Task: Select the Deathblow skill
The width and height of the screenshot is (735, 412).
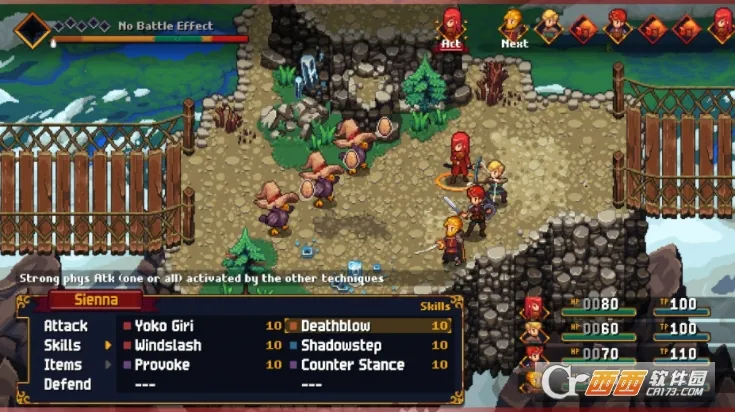Action: [336, 326]
